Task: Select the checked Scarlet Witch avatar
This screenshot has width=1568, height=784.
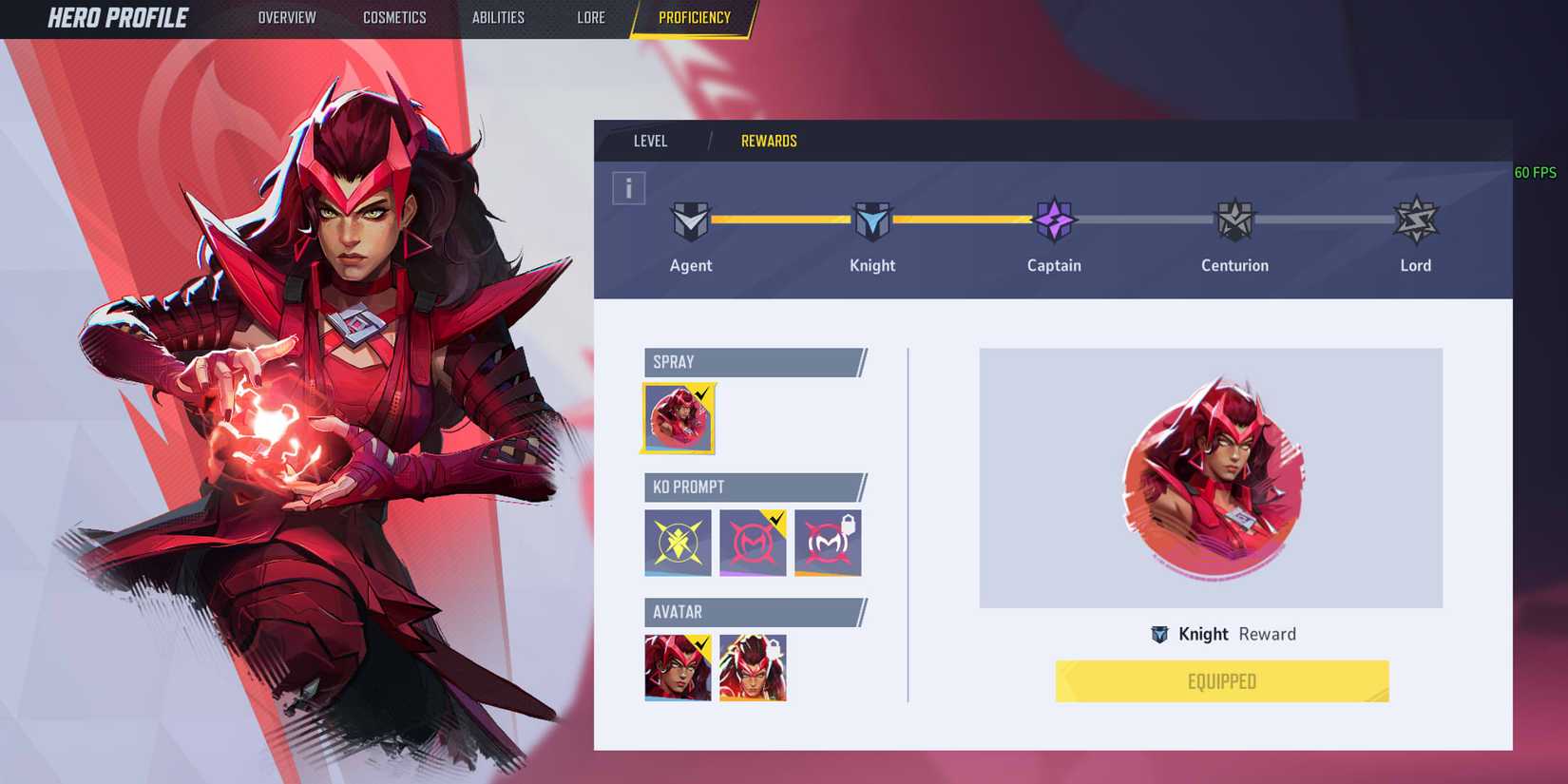Action: point(676,668)
